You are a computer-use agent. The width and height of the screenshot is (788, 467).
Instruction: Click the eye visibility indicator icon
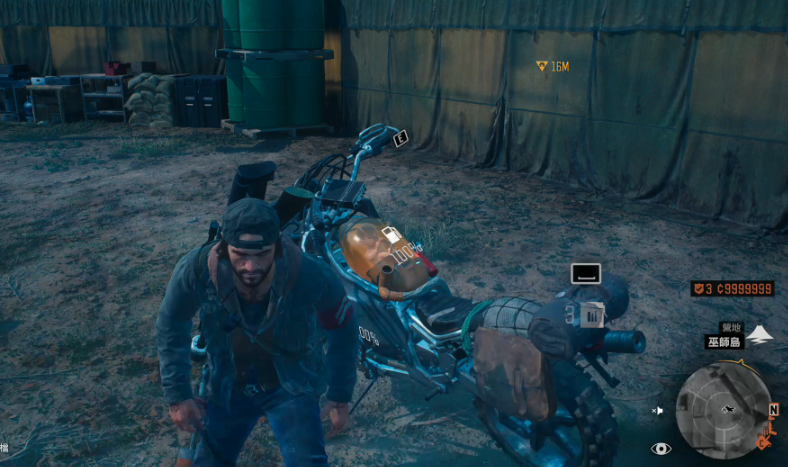pyautogui.click(x=661, y=449)
